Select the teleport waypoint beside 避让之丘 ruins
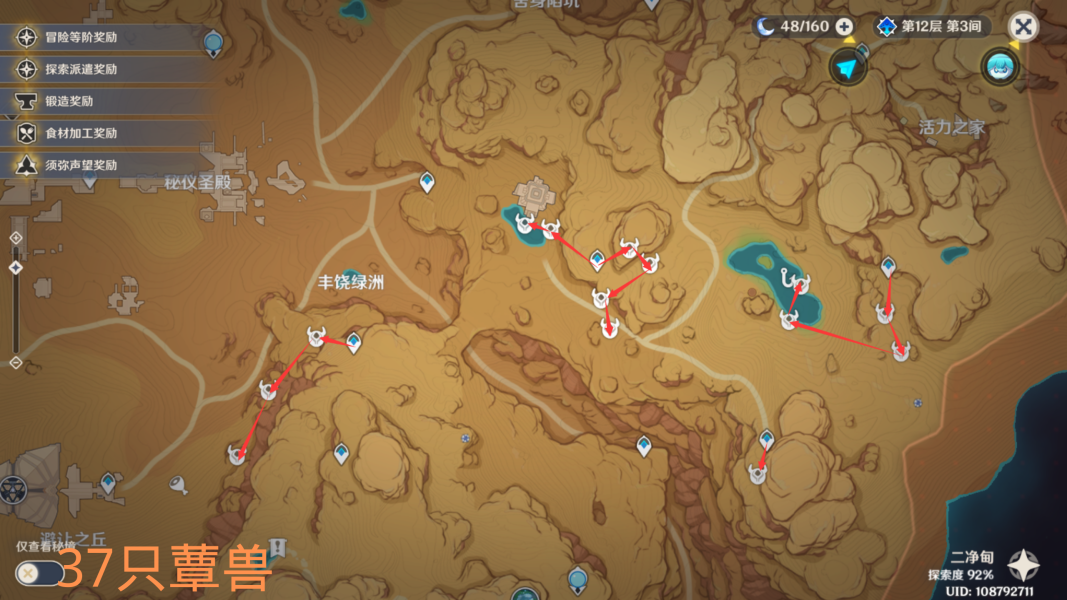The width and height of the screenshot is (1067, 600). point(107,483)
